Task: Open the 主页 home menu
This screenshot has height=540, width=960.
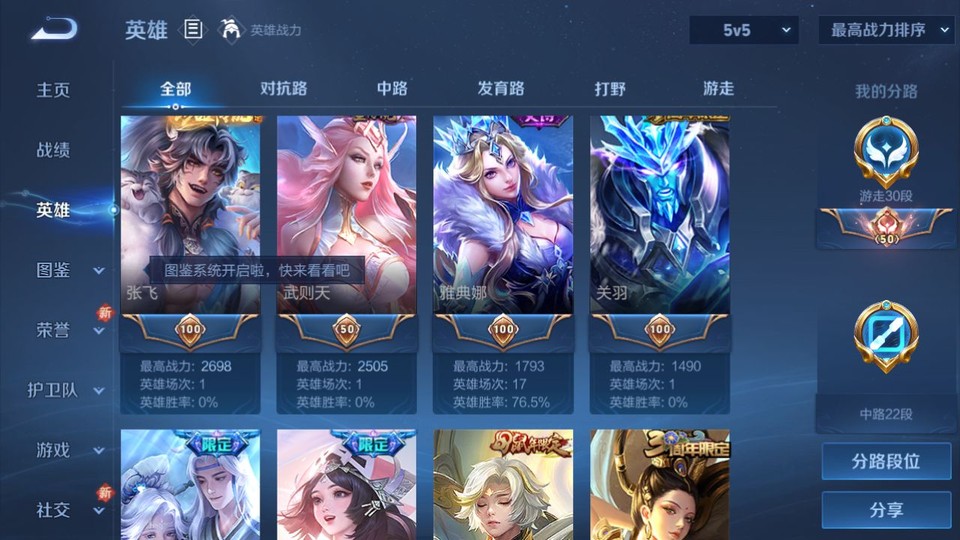Action: [x=54, y=90]
